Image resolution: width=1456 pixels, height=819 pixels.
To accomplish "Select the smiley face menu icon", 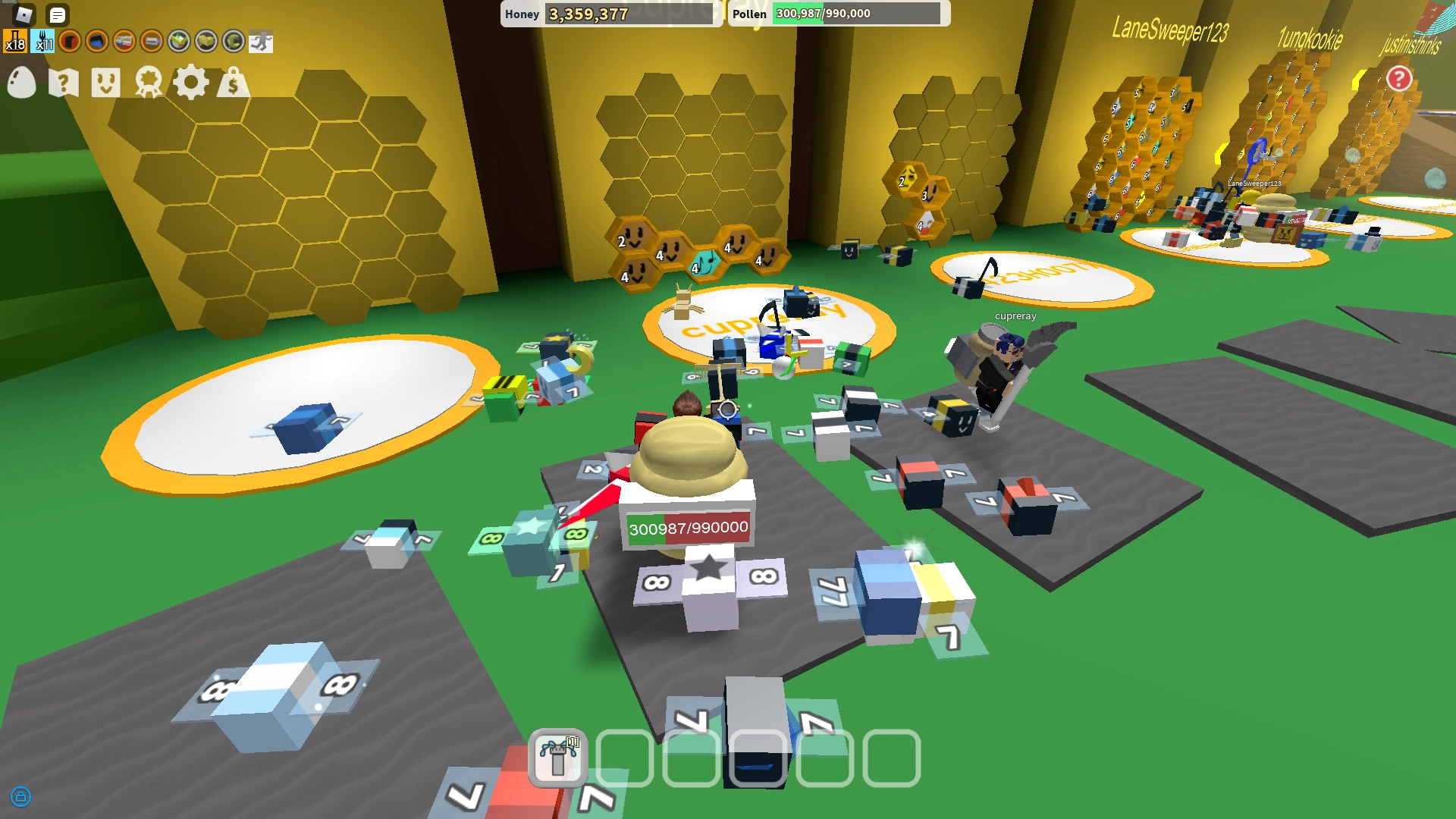I will tap(106, 82).
